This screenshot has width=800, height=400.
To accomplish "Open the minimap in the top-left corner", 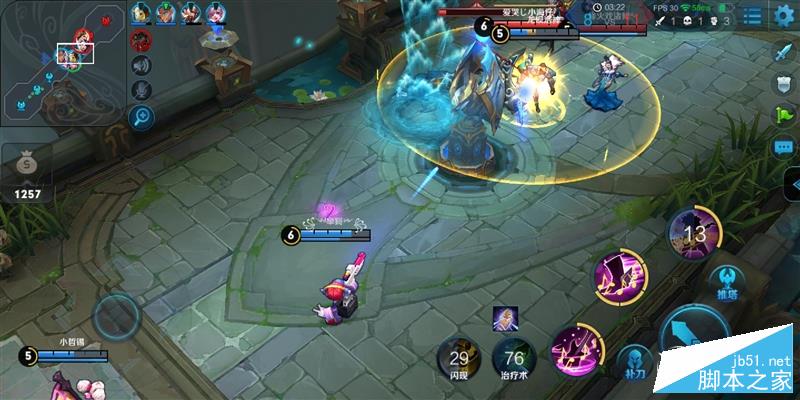I will click(62, 62).
